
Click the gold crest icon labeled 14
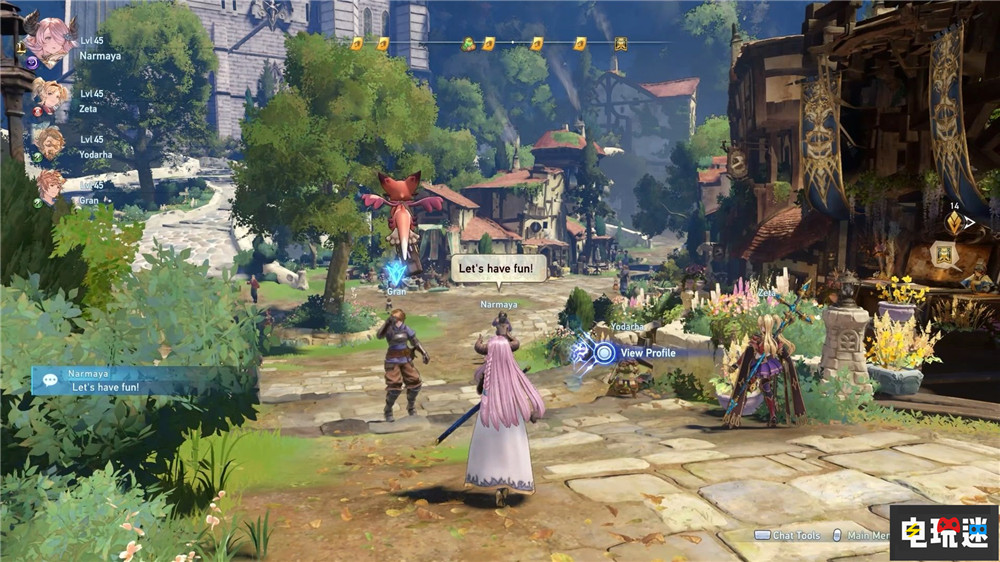click(x=954, y=224)
